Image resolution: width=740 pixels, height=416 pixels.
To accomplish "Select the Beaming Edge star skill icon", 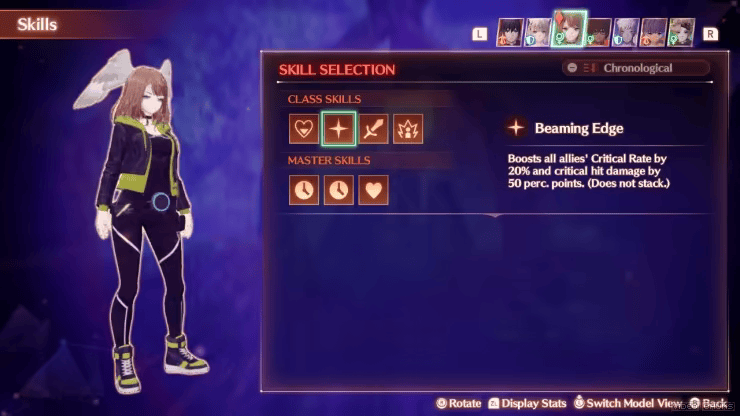I will (x=338, y=128).
